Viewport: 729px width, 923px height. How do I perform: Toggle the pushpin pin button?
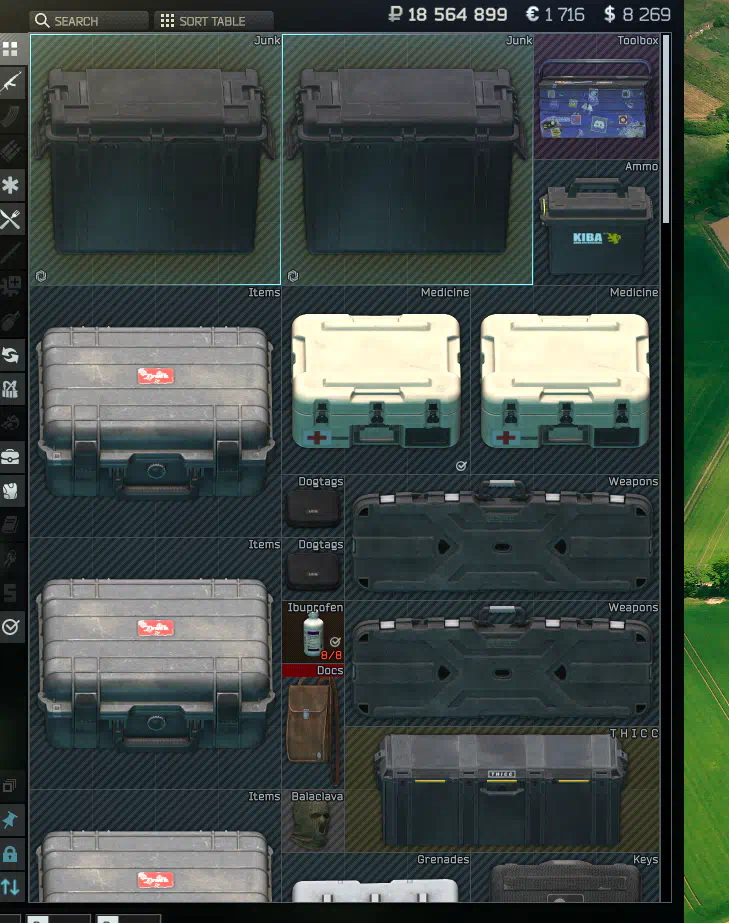11,820
